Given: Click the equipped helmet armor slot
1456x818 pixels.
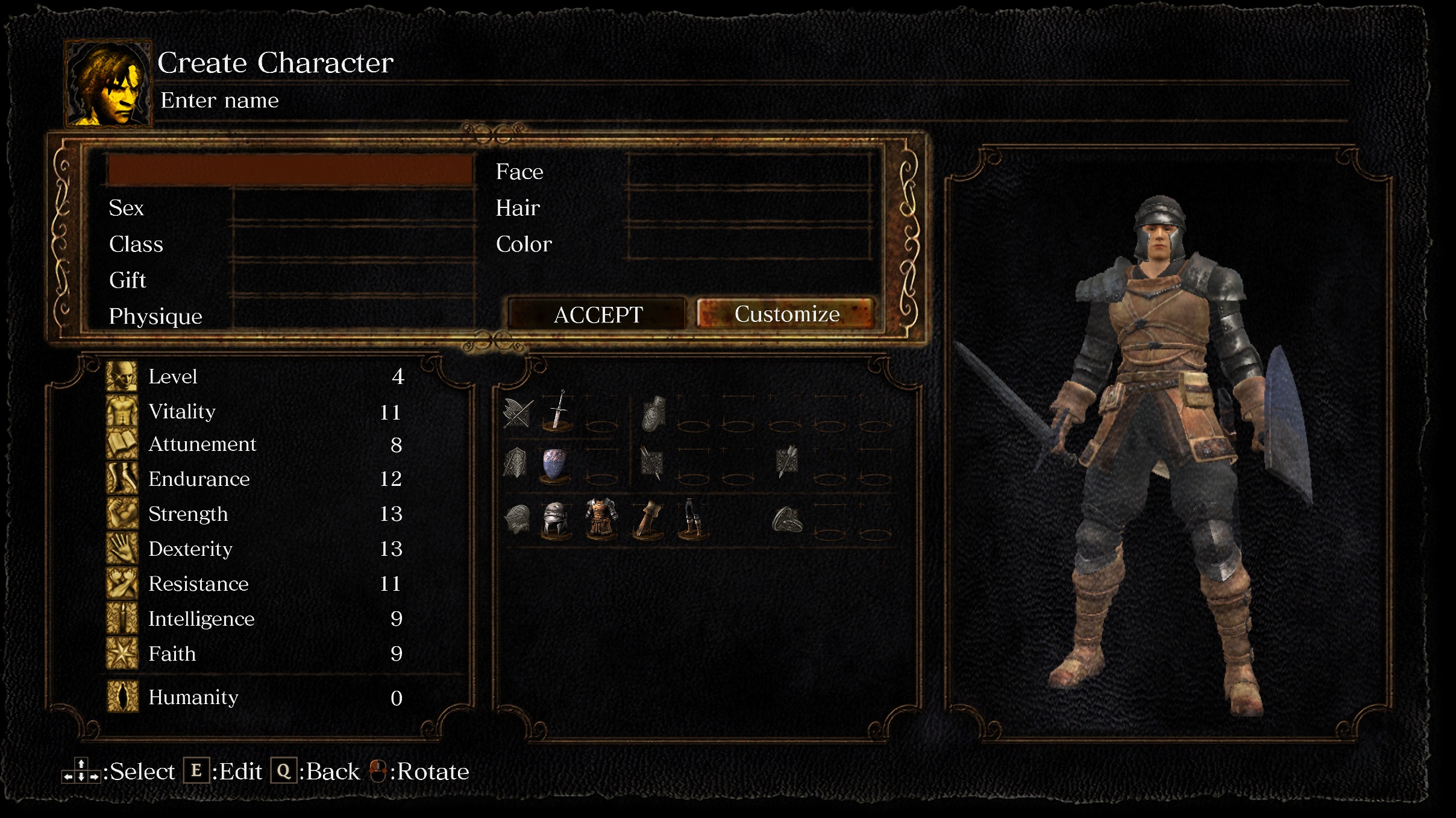Looking at the screenshot, I should (x=555, y=519).
